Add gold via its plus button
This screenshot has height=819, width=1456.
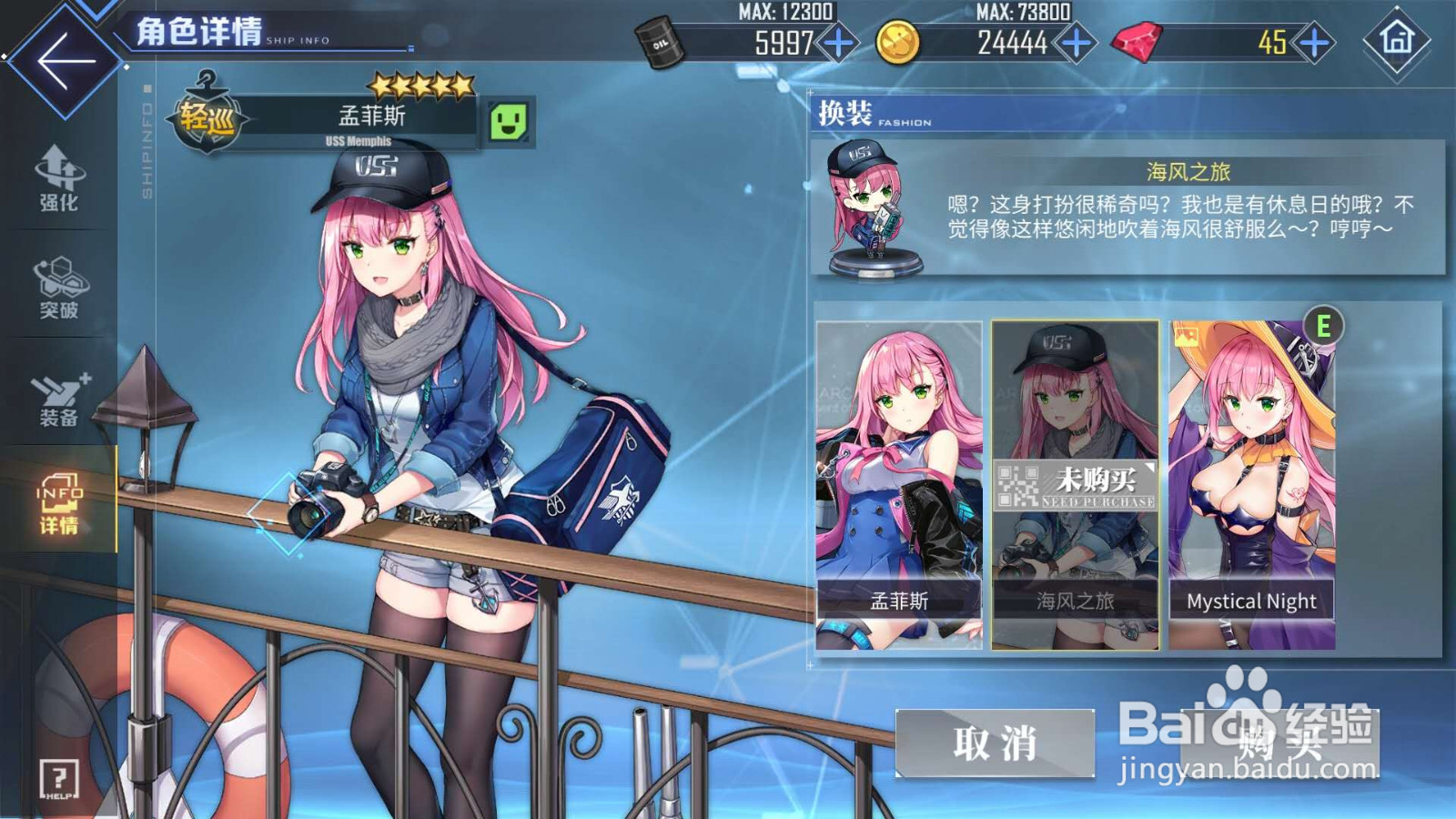coord(1074,41)
